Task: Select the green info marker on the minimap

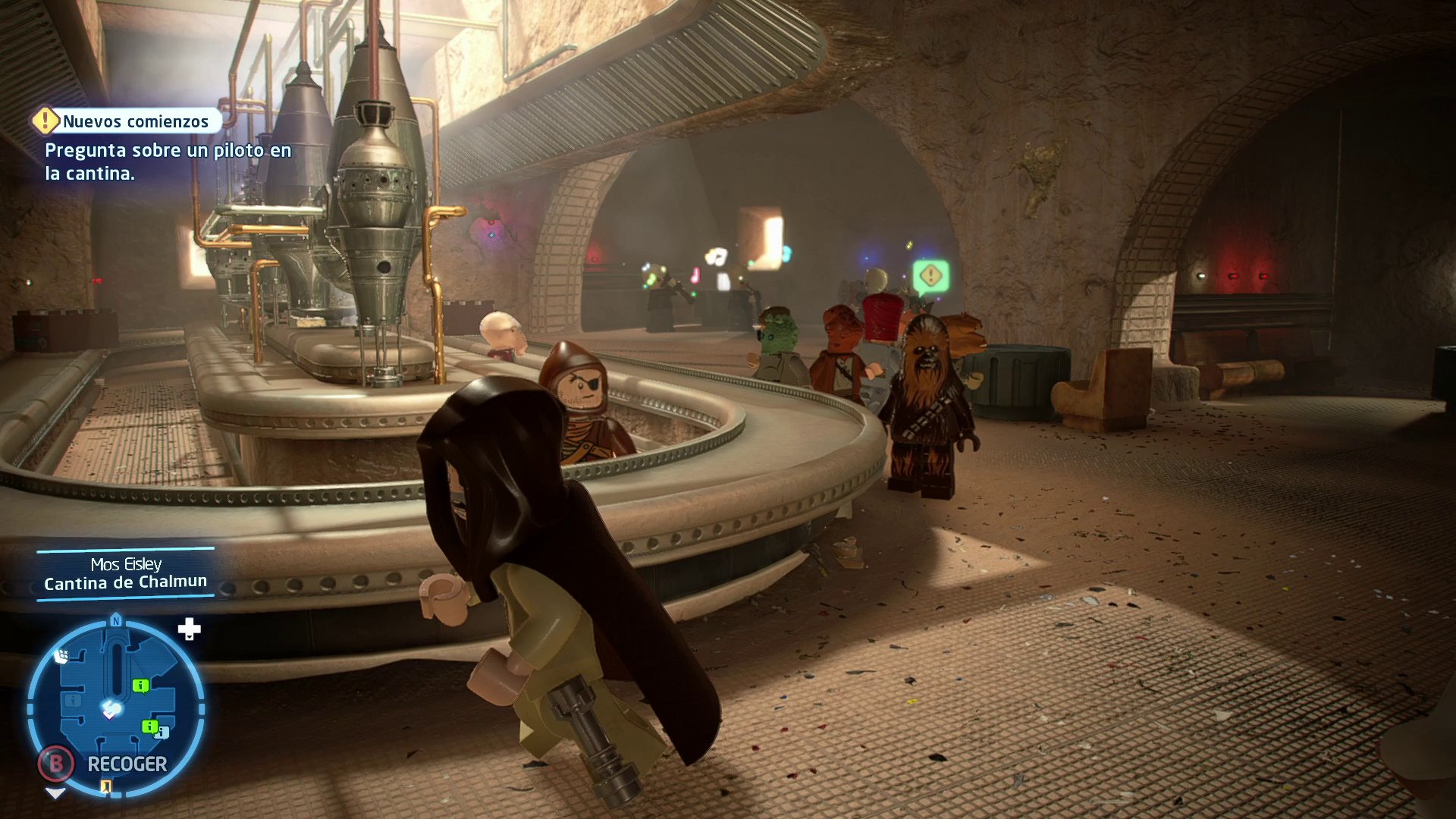Action: 141,685
